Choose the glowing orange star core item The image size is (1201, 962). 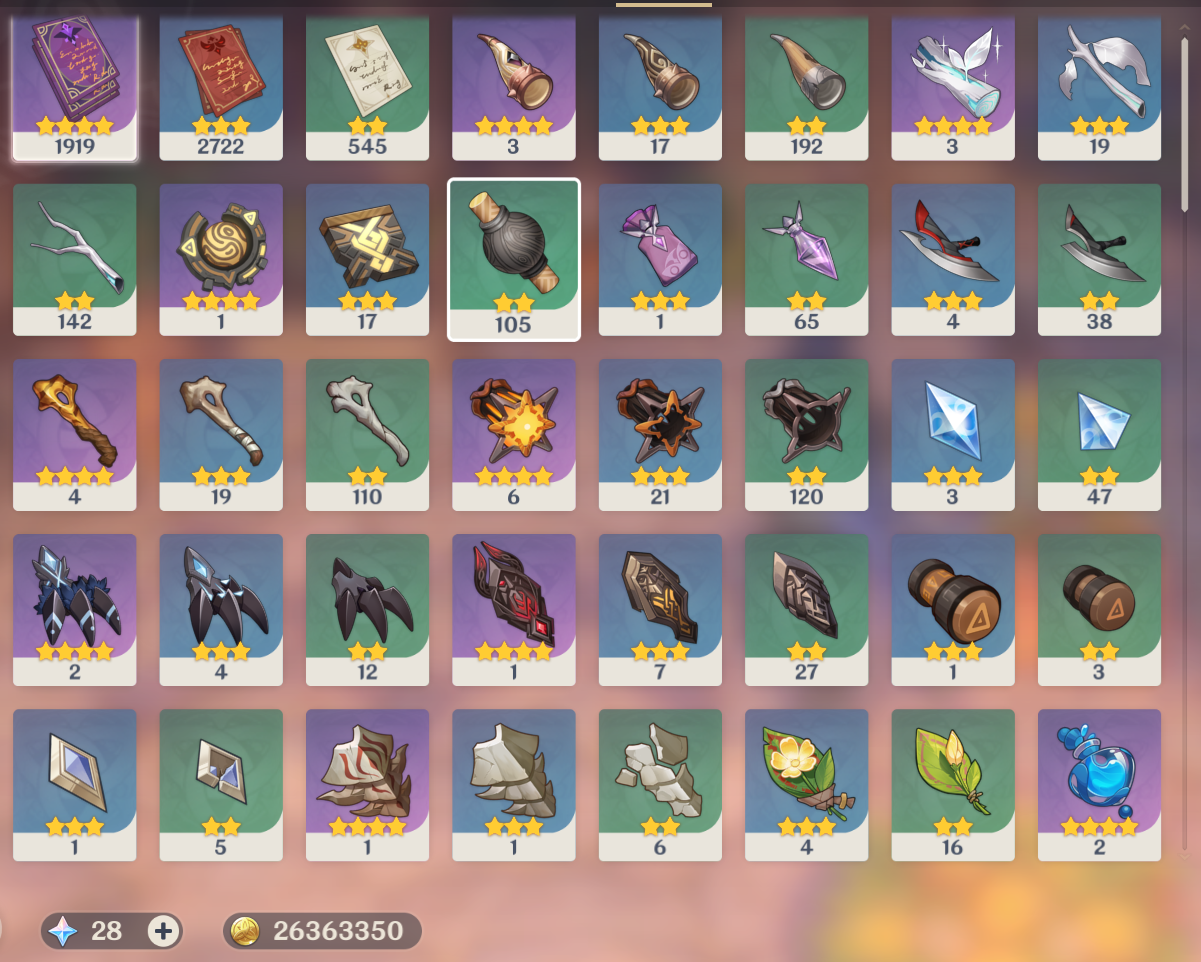[514, 433]
